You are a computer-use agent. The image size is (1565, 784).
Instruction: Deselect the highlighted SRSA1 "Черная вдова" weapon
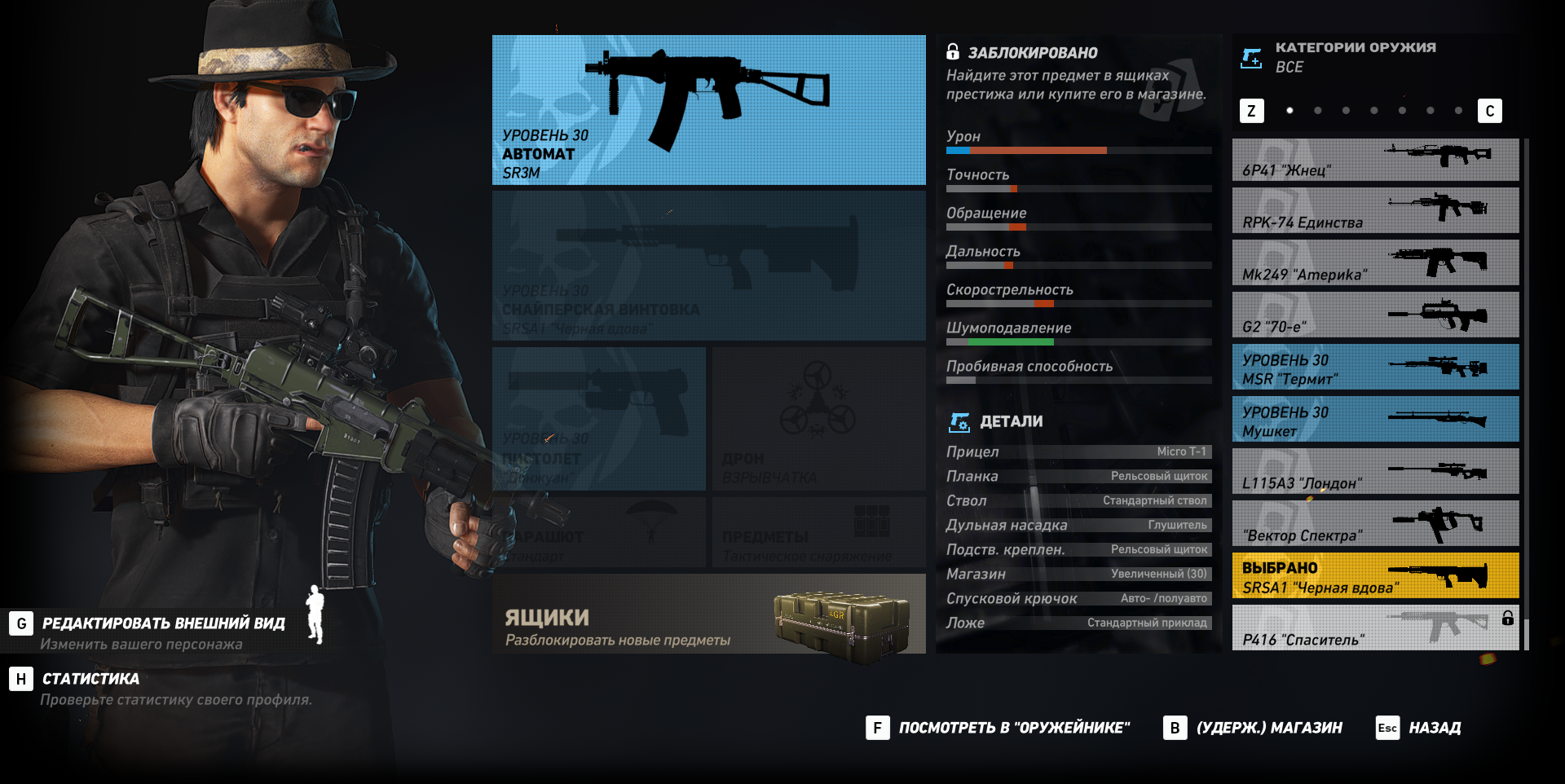pyautogui.click(x=1375, y=576)
